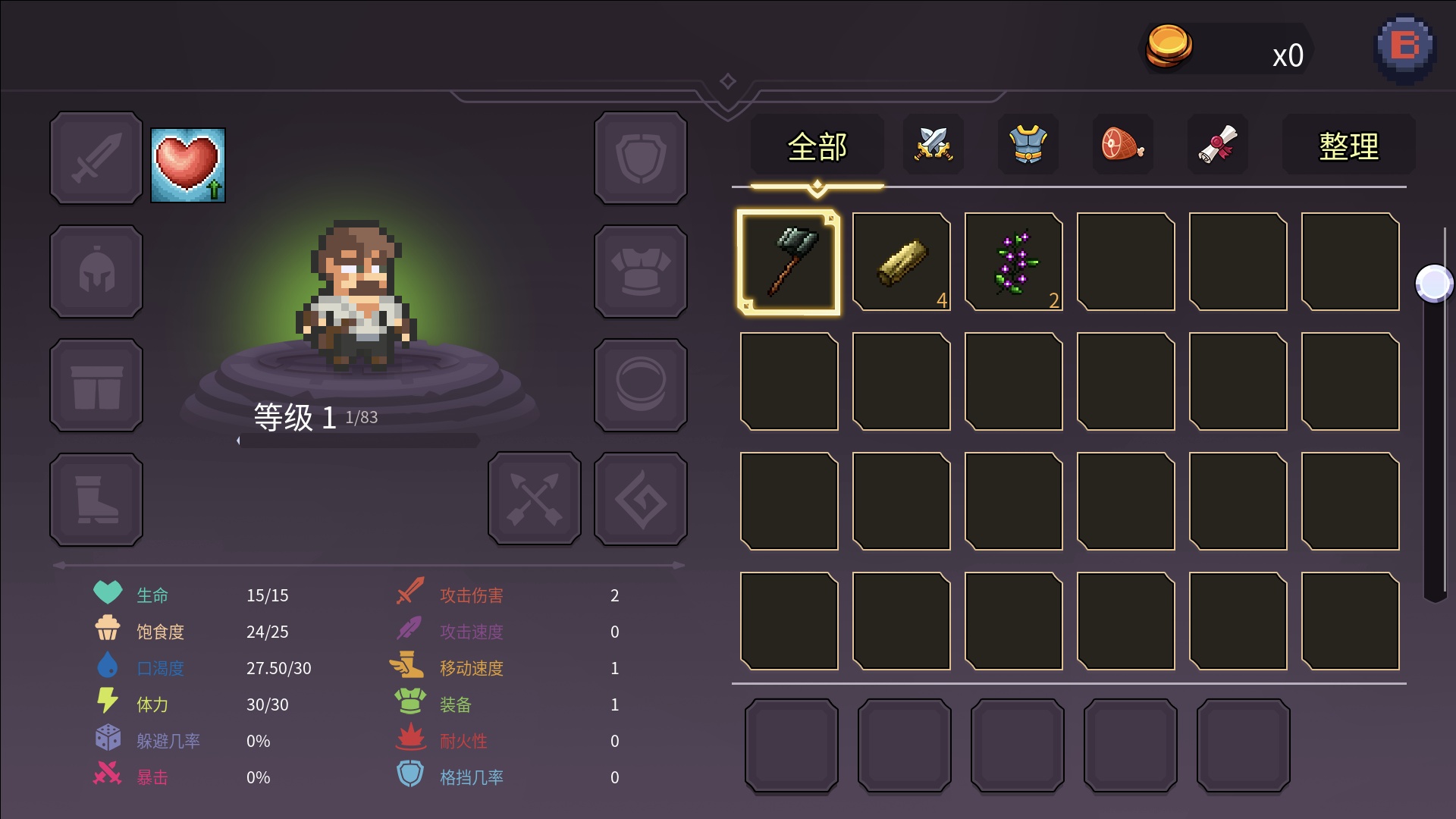
Task: Click the chest armor slot
Action: pyautogui.click(x=641, y=271)
